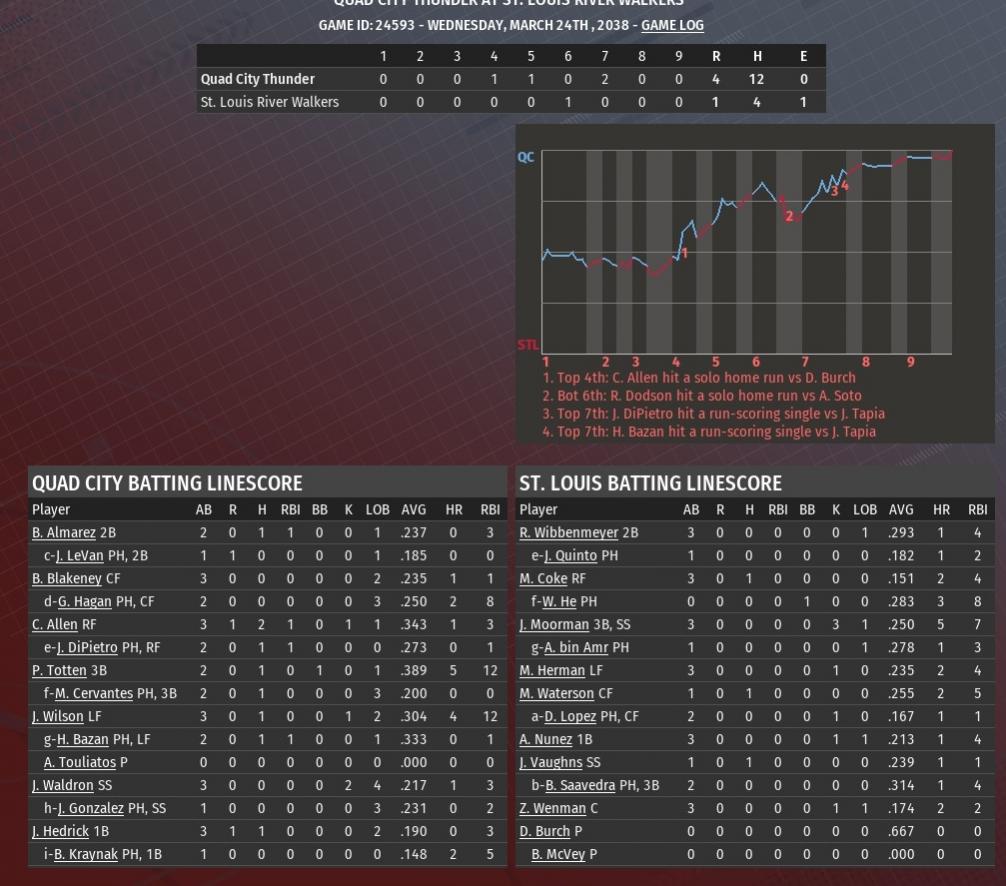Image resolution: width=1006 pixels, height=886 pixels.
Task: Open B. Kraynak's profile
Action: [87, 855]
